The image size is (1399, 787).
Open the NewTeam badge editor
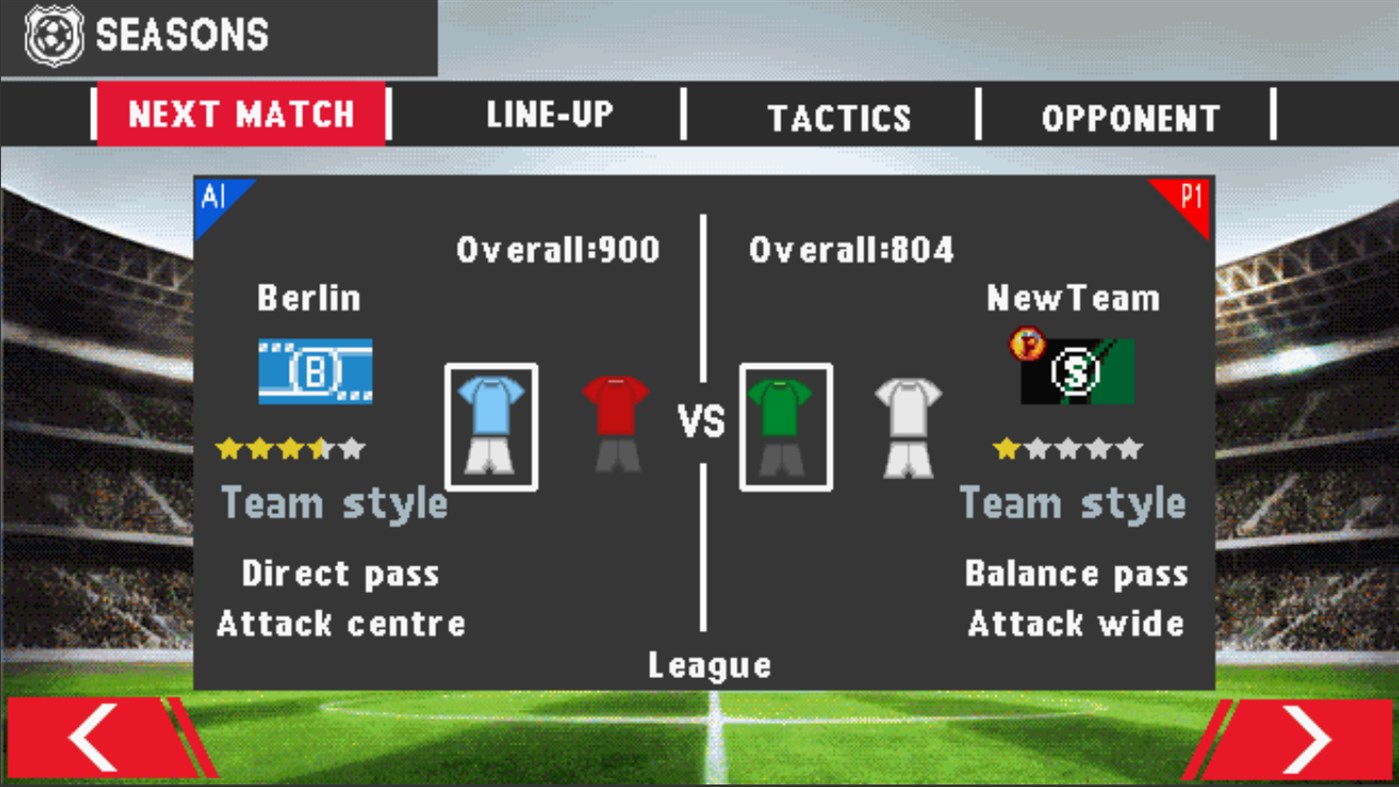click(x=1079, y=370)
